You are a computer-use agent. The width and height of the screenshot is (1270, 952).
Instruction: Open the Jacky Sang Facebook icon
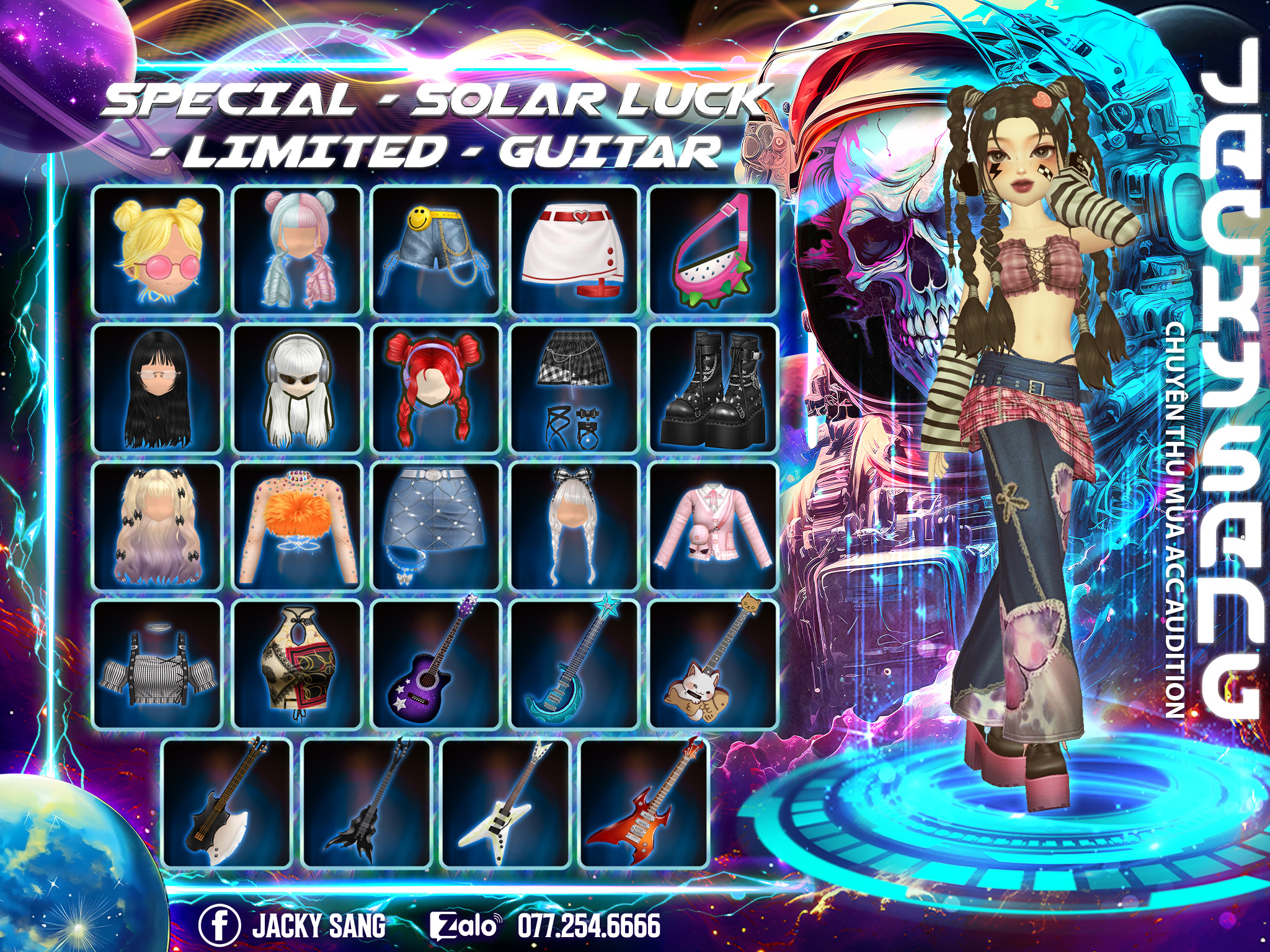[x=220, y=925]
